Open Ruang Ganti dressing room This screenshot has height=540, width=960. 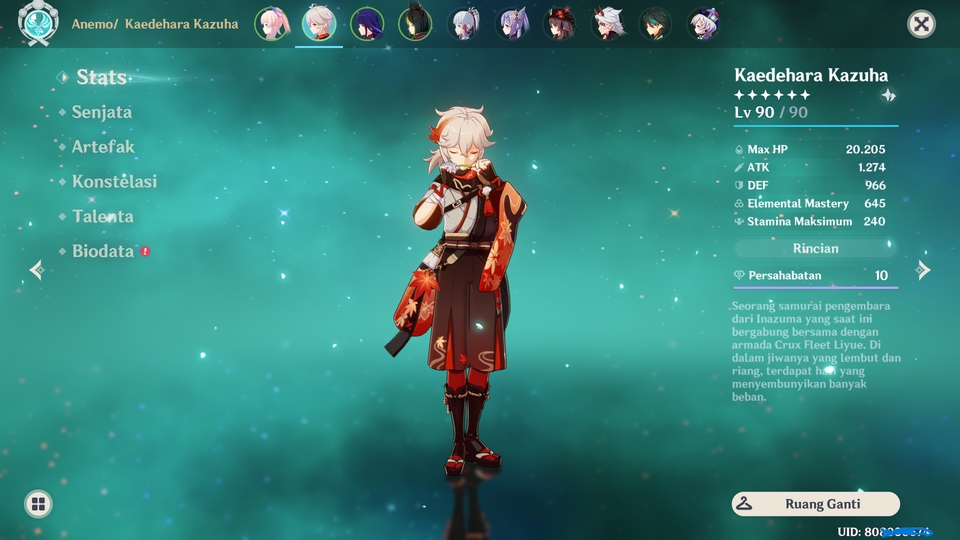815,504
